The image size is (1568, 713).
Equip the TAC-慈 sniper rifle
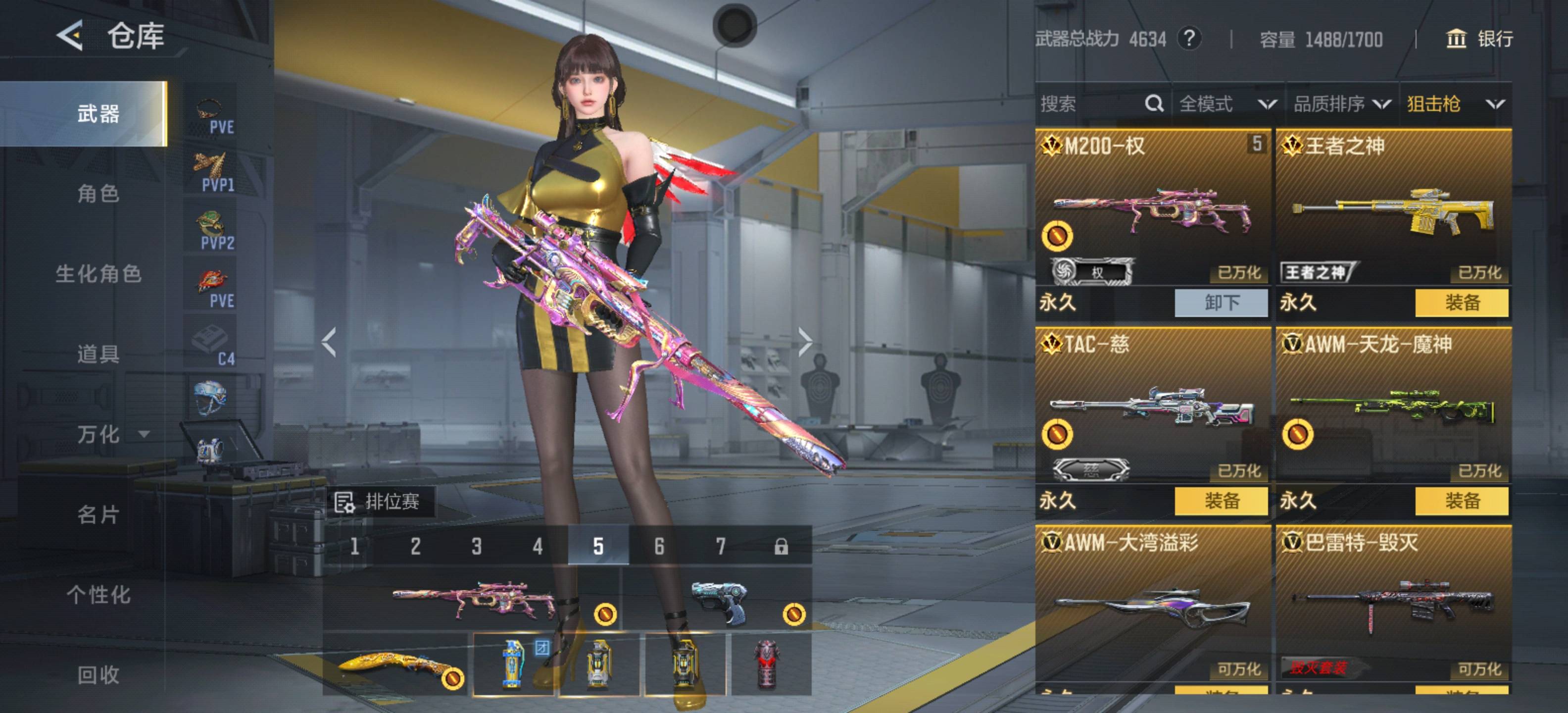[x=1221, y=501]
